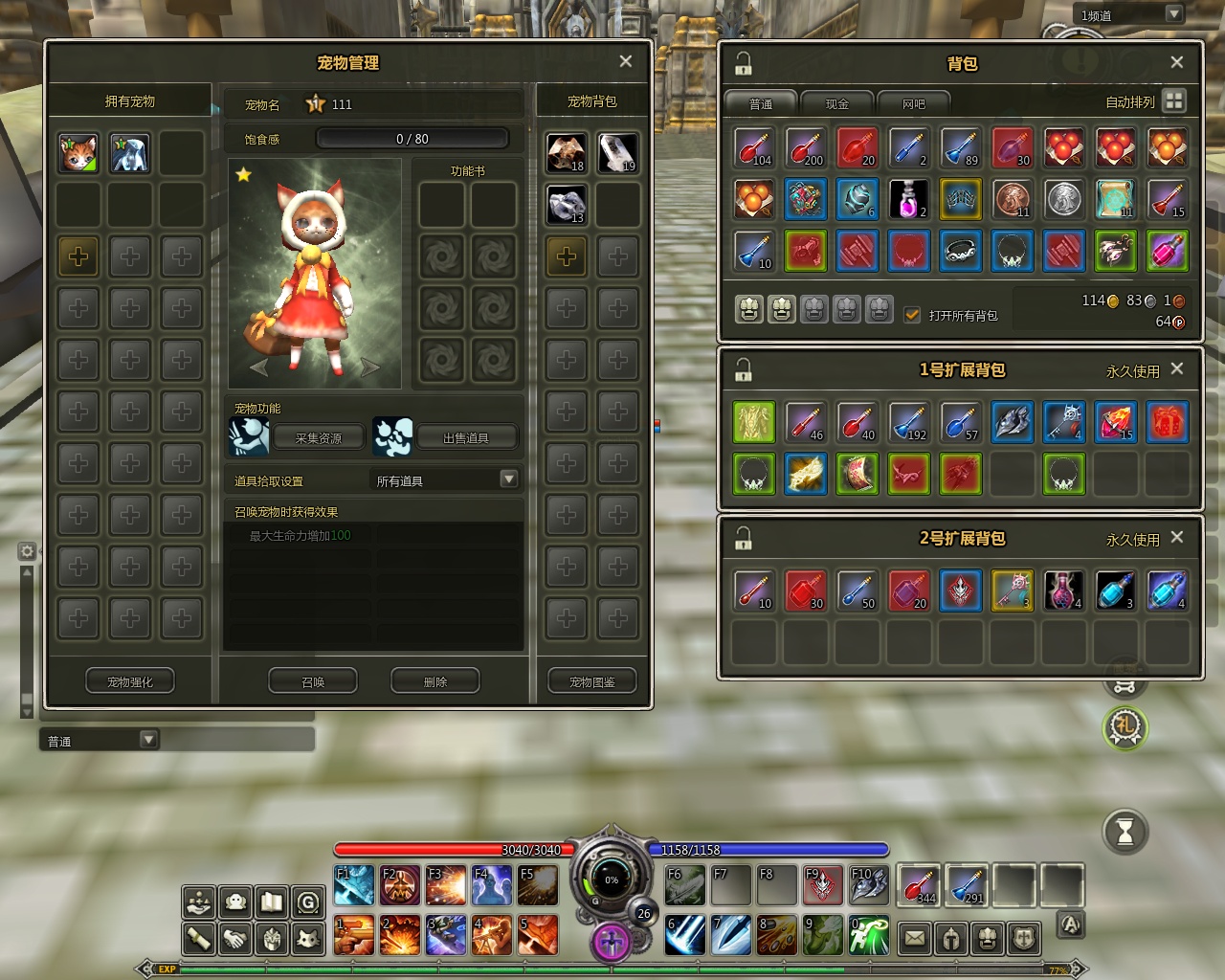Open the 普通 chat type dropdown
The height and width of the screenshot is (980, 1225).
point(148,739)
